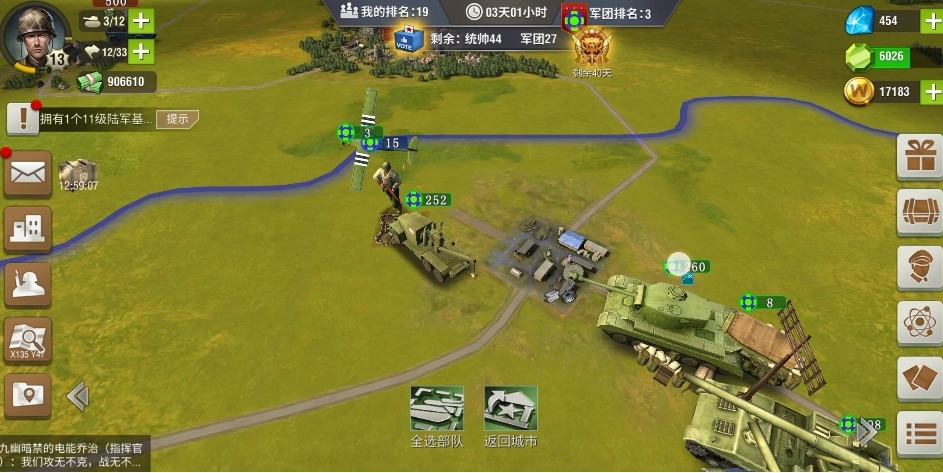Open the city buildings menu icon
Image resolution: width=943 pixels, height=473 pixels.
coord(28,229)
